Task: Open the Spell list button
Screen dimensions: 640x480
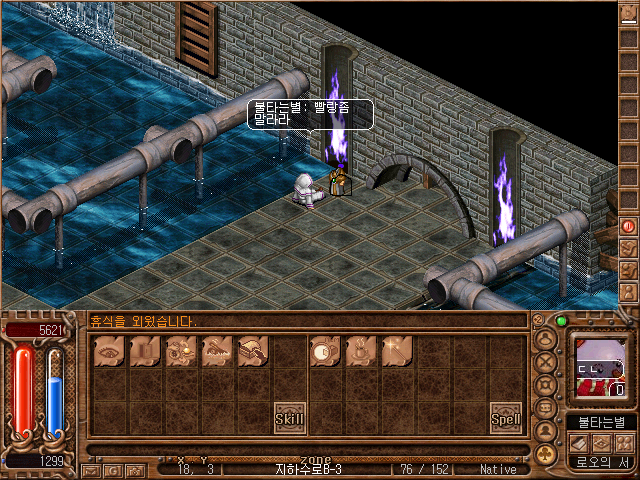Action: pyautogui.click(x=505, y=417)
